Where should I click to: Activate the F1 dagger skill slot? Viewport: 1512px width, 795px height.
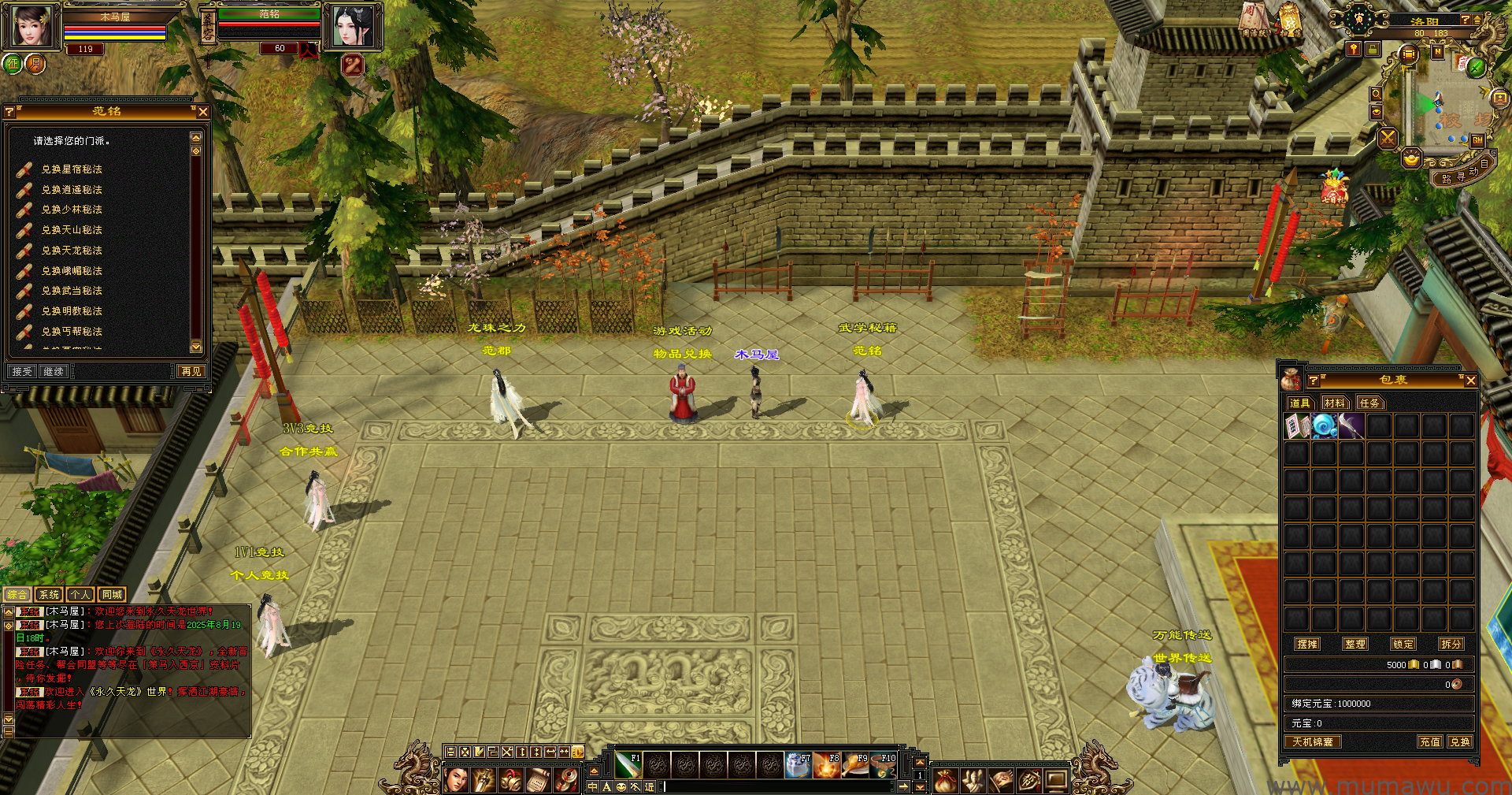(x=628, y=764)
